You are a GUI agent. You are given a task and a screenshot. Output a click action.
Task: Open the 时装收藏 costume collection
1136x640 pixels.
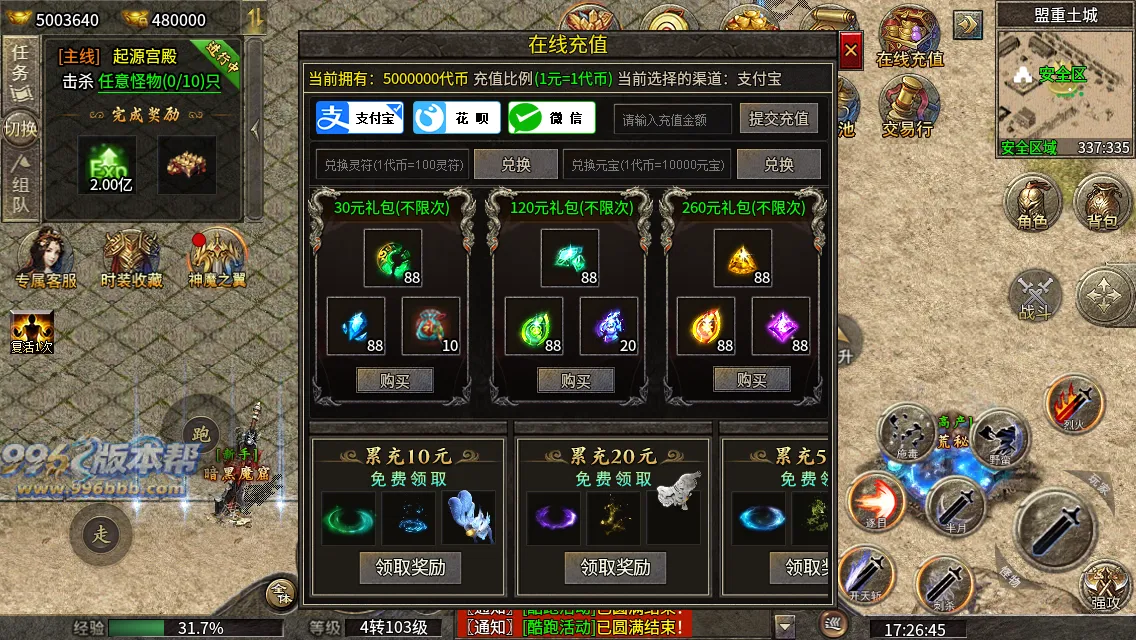[x=132, y=258]
